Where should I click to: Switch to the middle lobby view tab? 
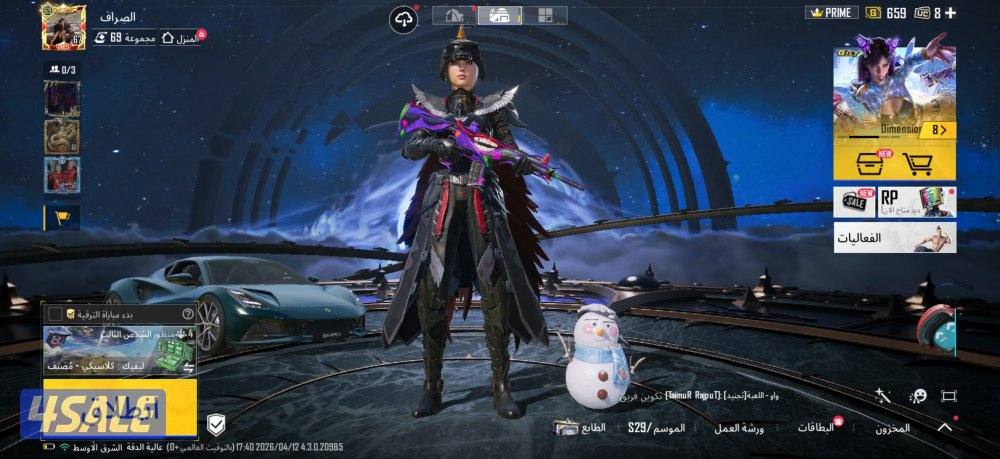point(499,15)
